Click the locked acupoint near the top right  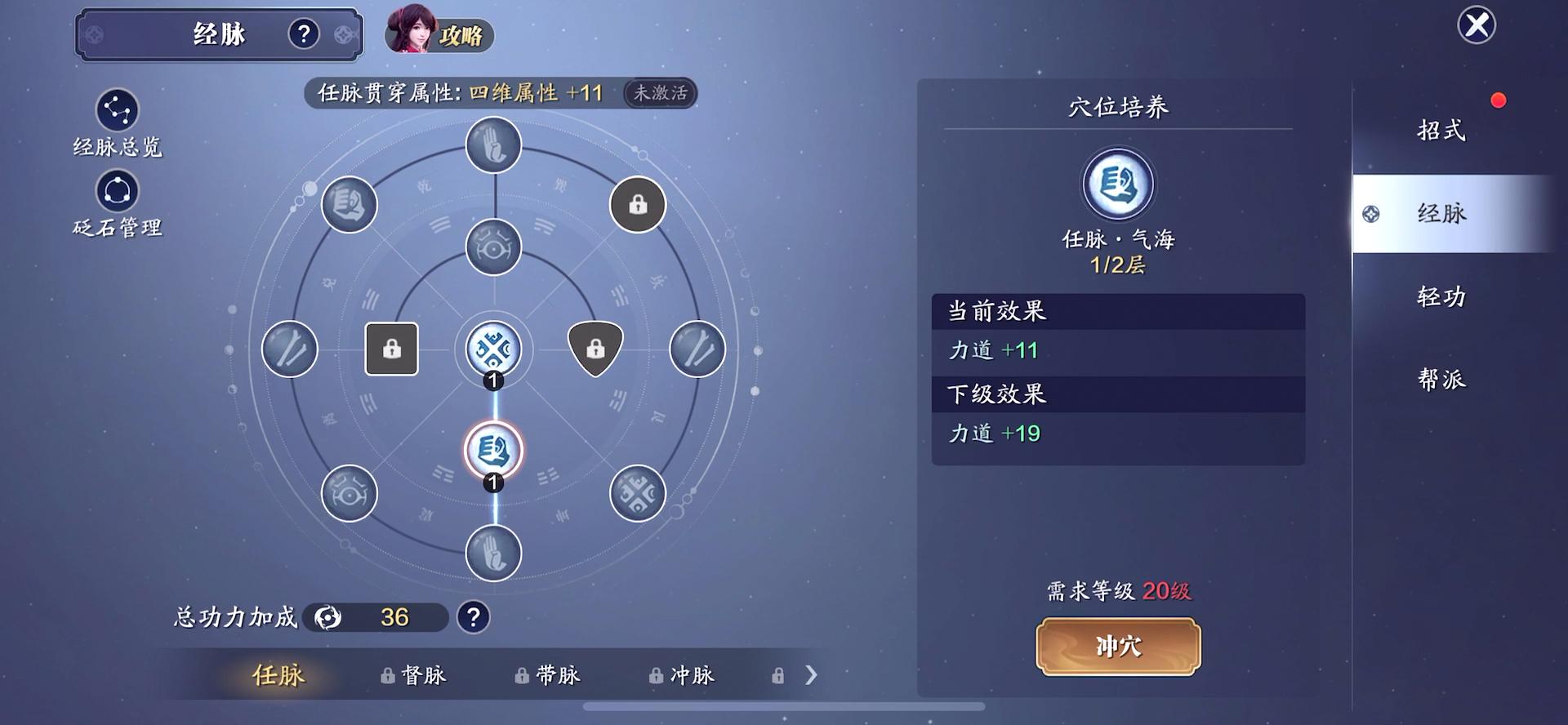point(637,204)
